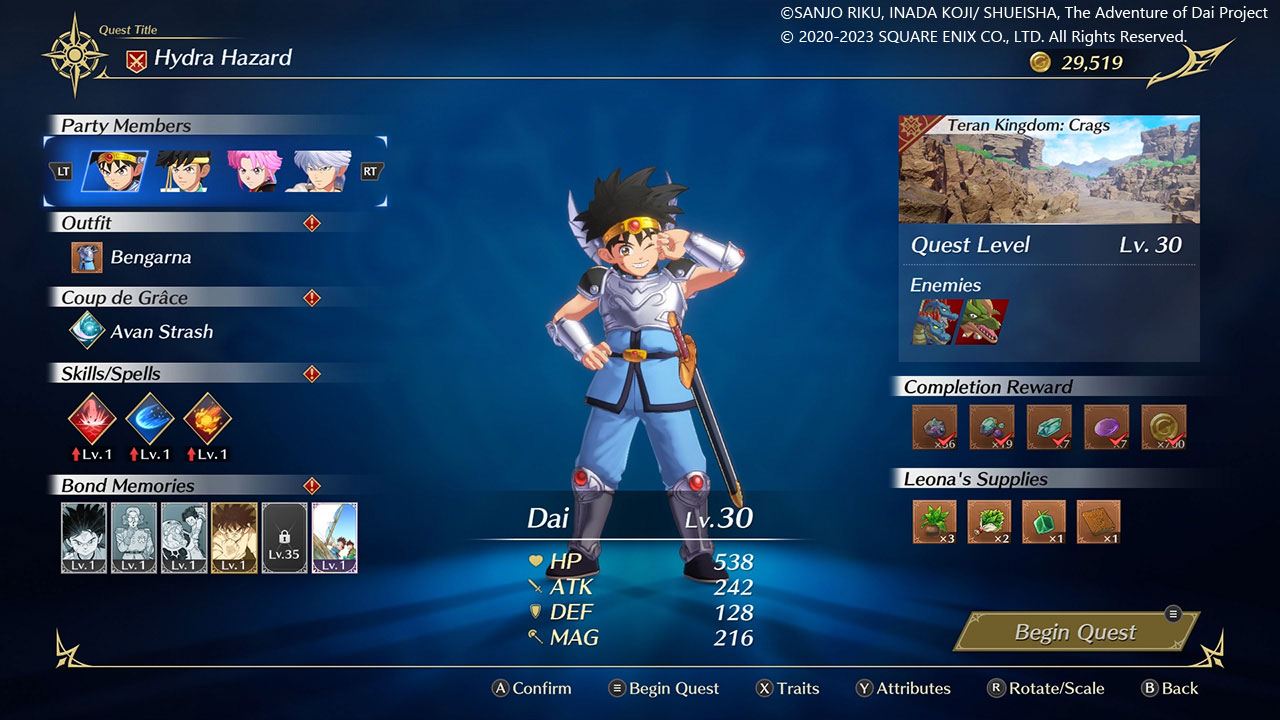
Task: Select the potted herb supply item
Action: [x=934, y=521]
